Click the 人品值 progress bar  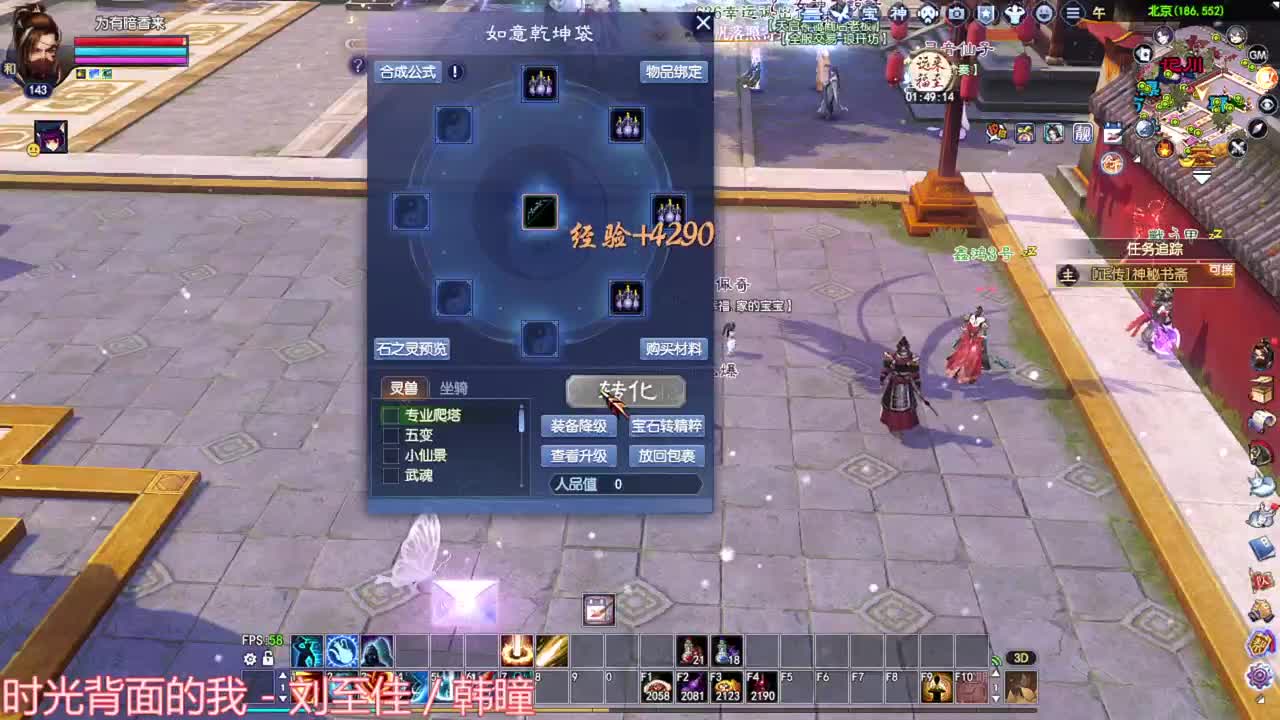click(x=624, y=484)
